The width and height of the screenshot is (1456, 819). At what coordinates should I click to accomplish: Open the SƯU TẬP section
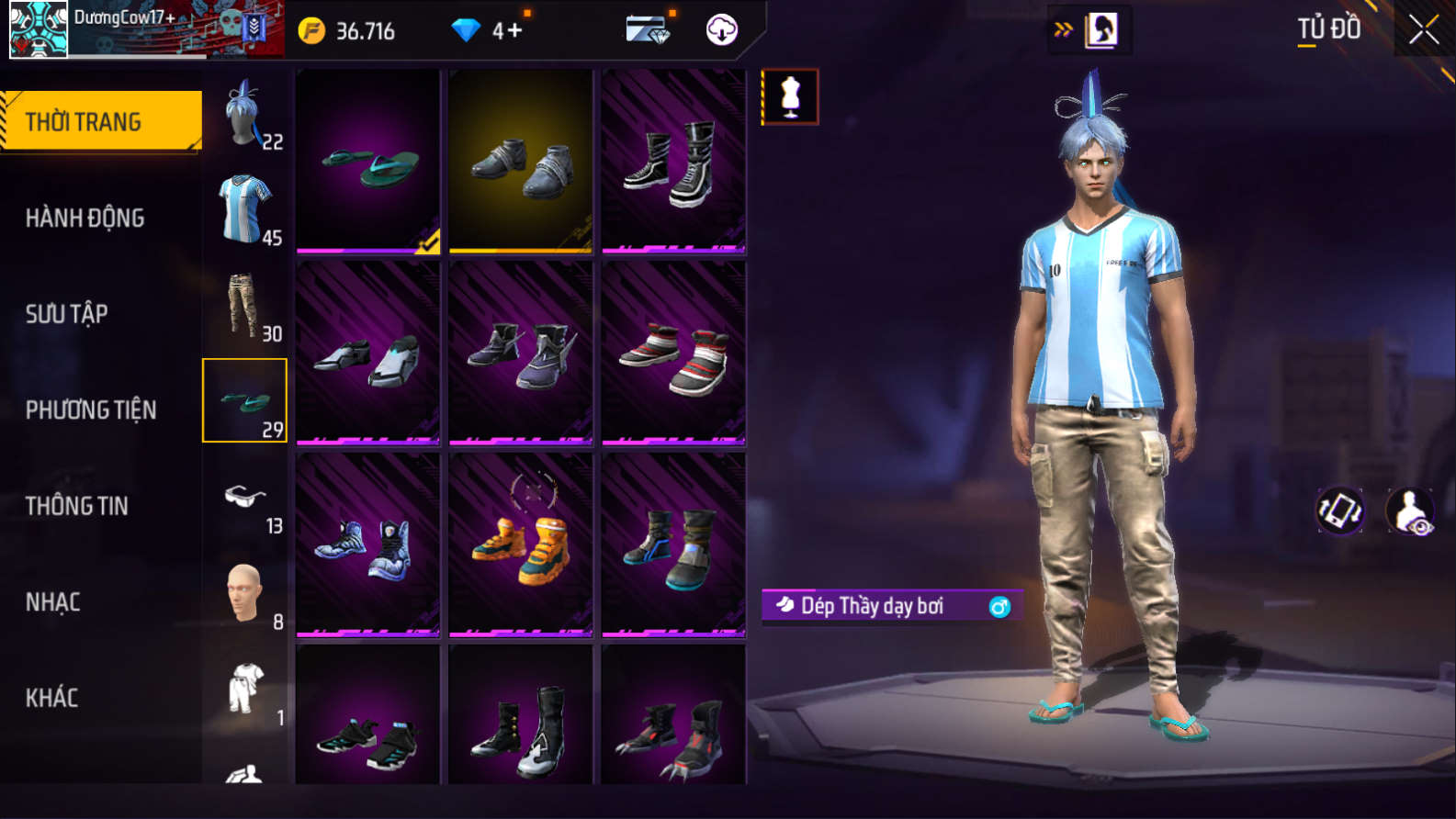click(x=67, y=314)
